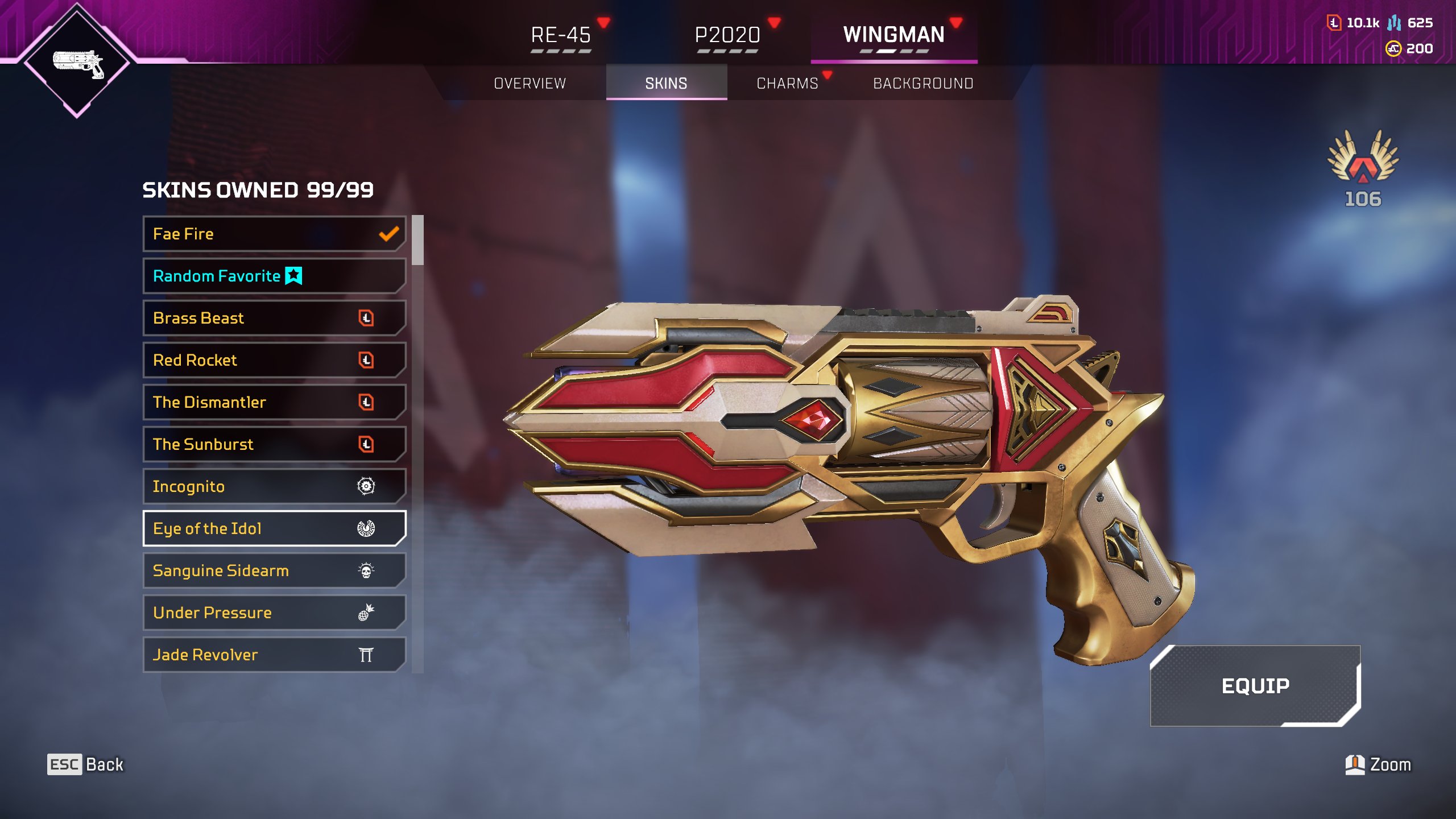Preview the Incognito skin
1456x819 pixels.
coord(274,486)
